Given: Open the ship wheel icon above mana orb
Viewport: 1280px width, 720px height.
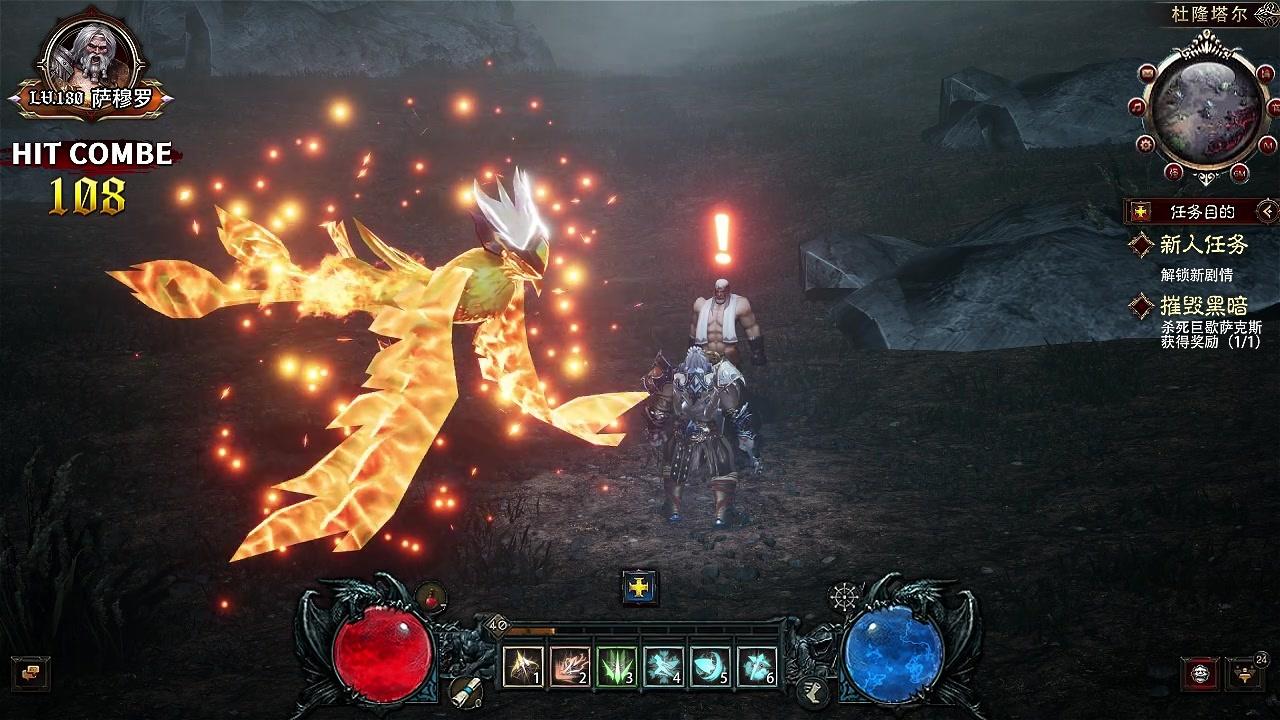Looking at the screenshot, I should (845, 597).
